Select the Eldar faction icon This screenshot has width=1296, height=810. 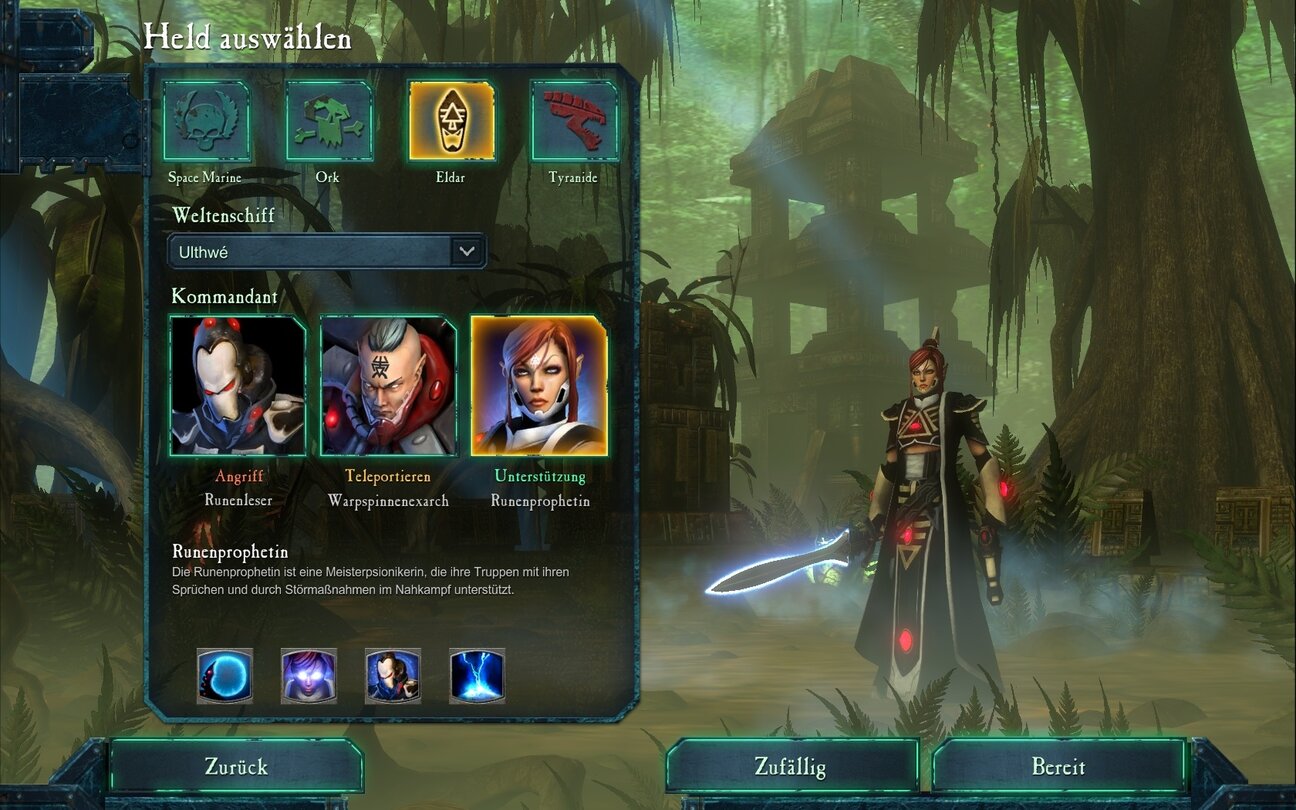(451, 121)
